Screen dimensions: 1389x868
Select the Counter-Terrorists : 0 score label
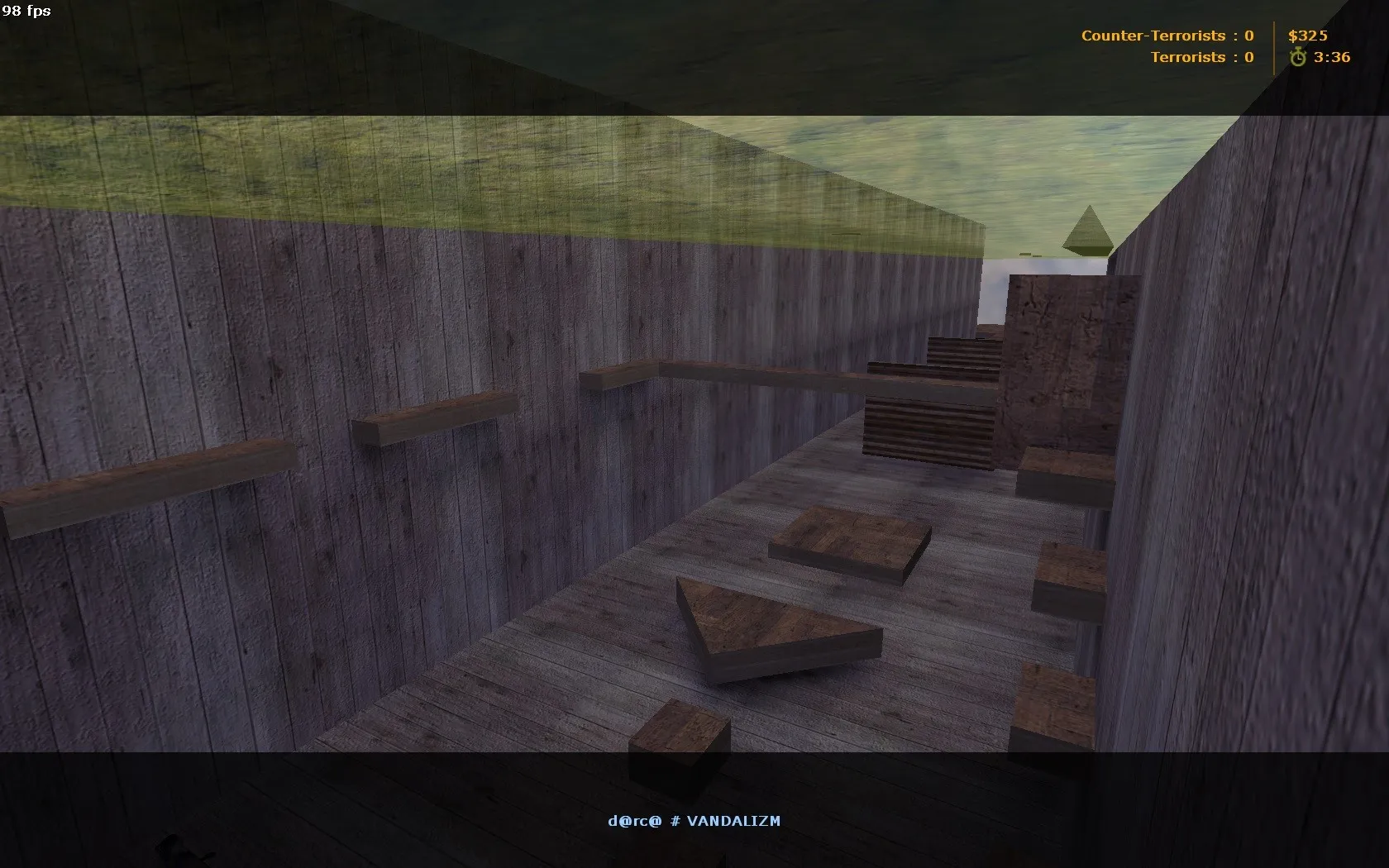[x=1167, y=36]
